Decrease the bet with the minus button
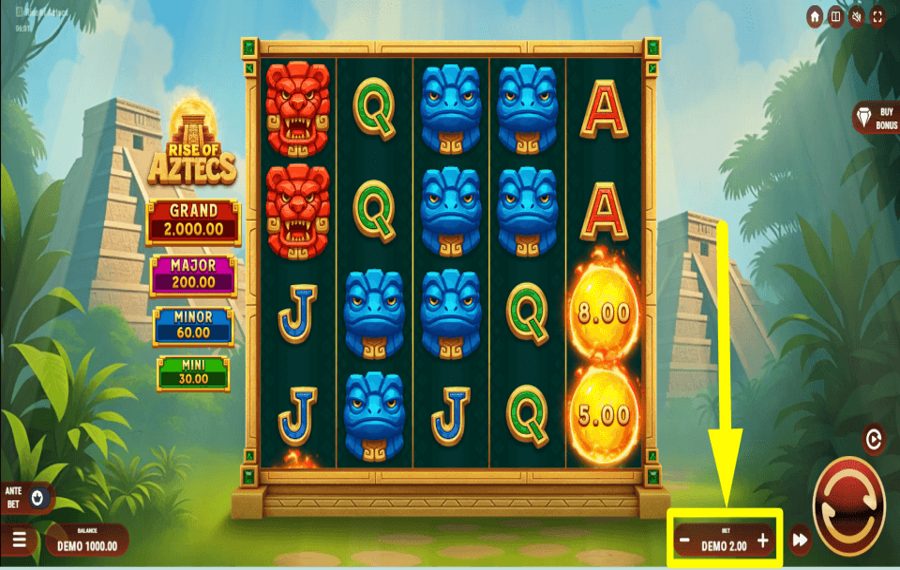 (684, 542)
